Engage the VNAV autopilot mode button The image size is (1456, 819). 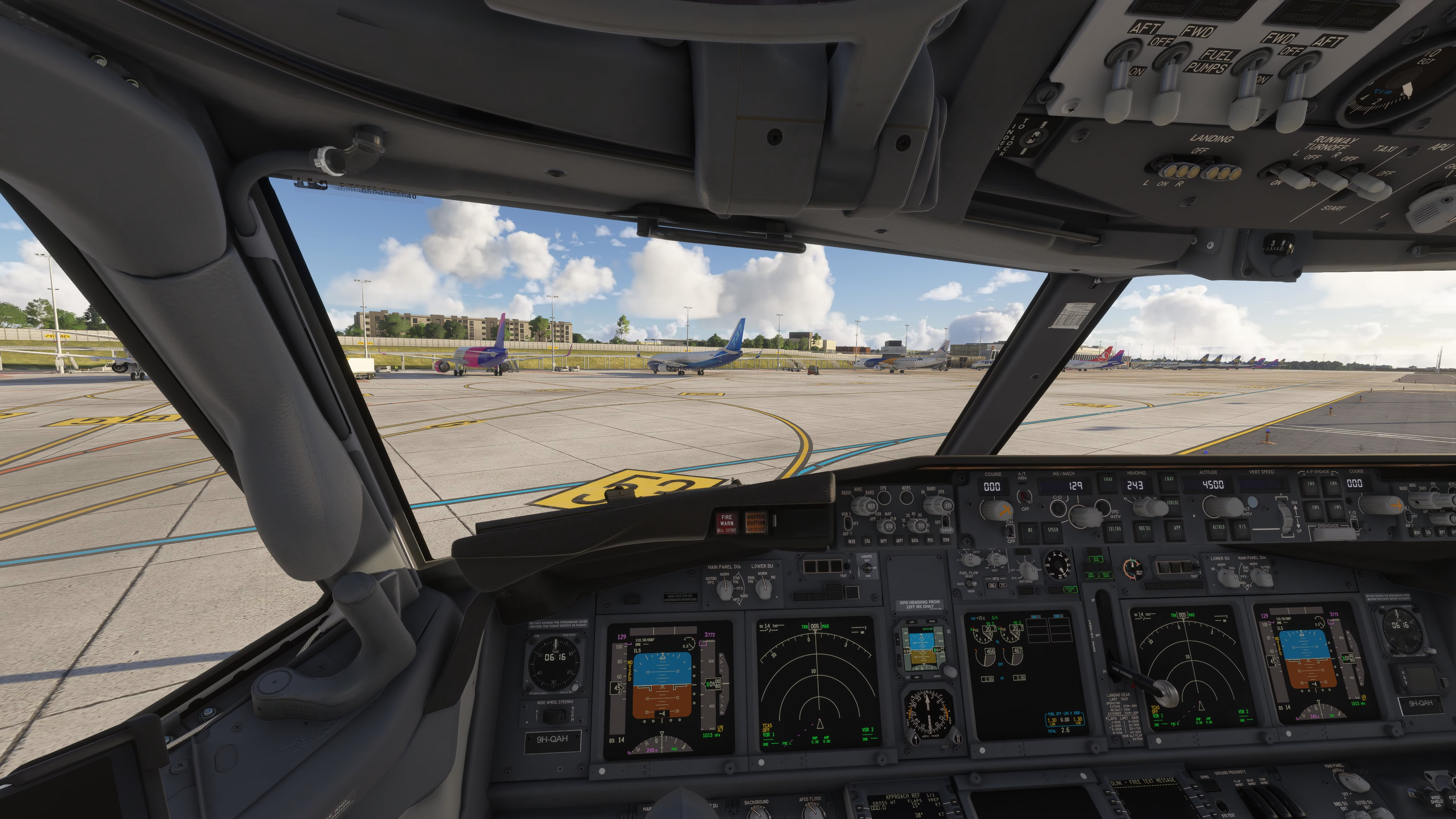1107,480
